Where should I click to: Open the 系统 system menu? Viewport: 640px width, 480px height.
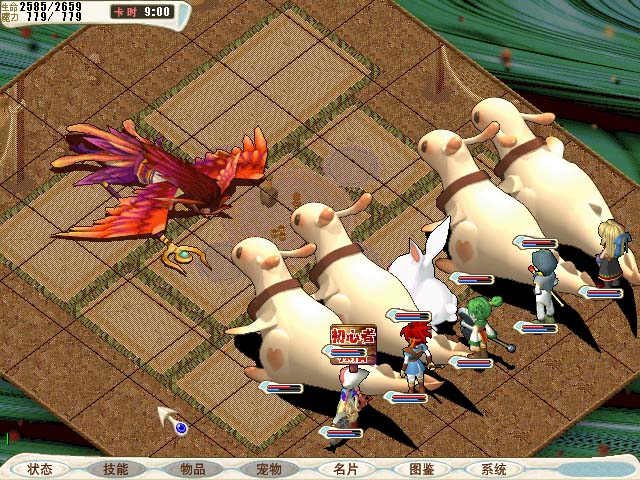coord(494,468)
